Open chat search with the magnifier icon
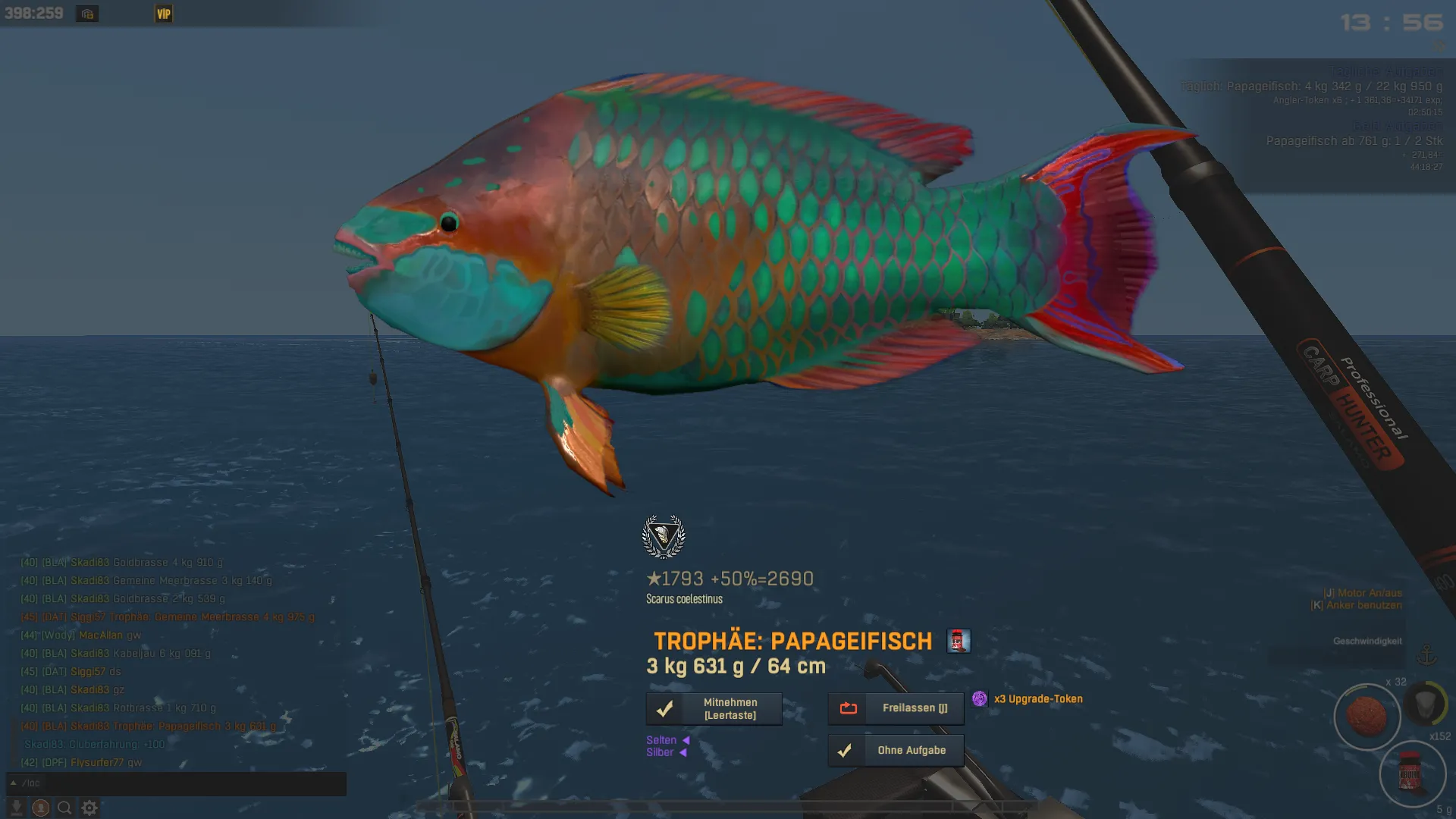This screenshot has height=819, width=1456. 65,808
